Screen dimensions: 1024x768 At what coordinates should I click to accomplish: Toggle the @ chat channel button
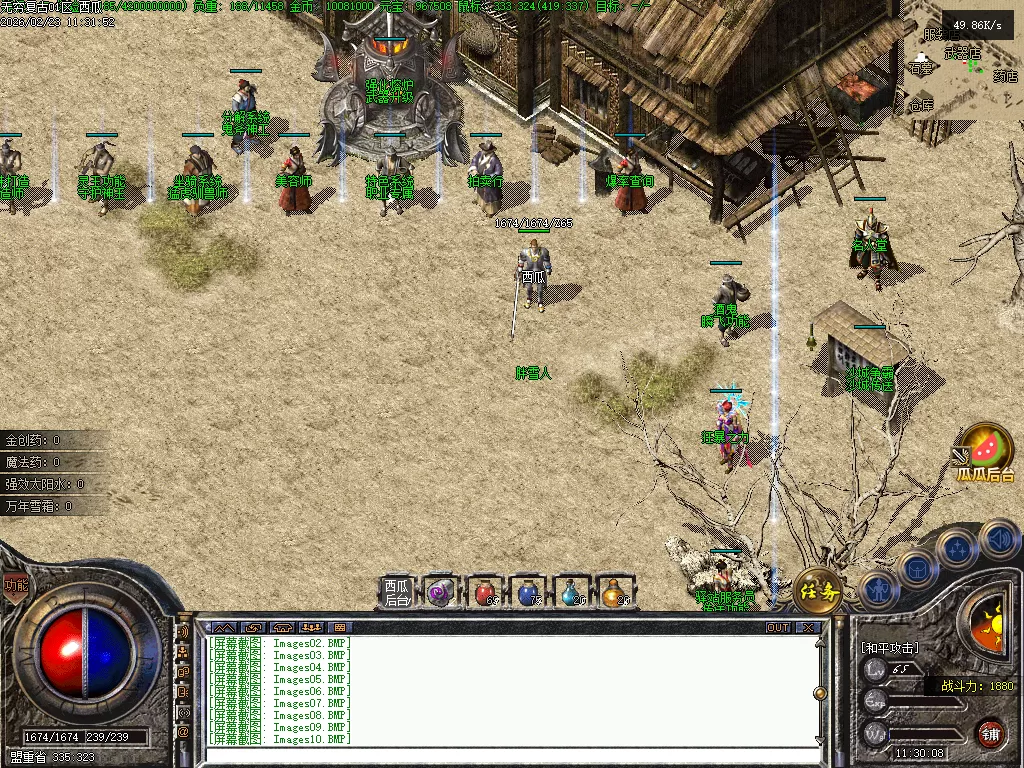click(x=184, y=733)
